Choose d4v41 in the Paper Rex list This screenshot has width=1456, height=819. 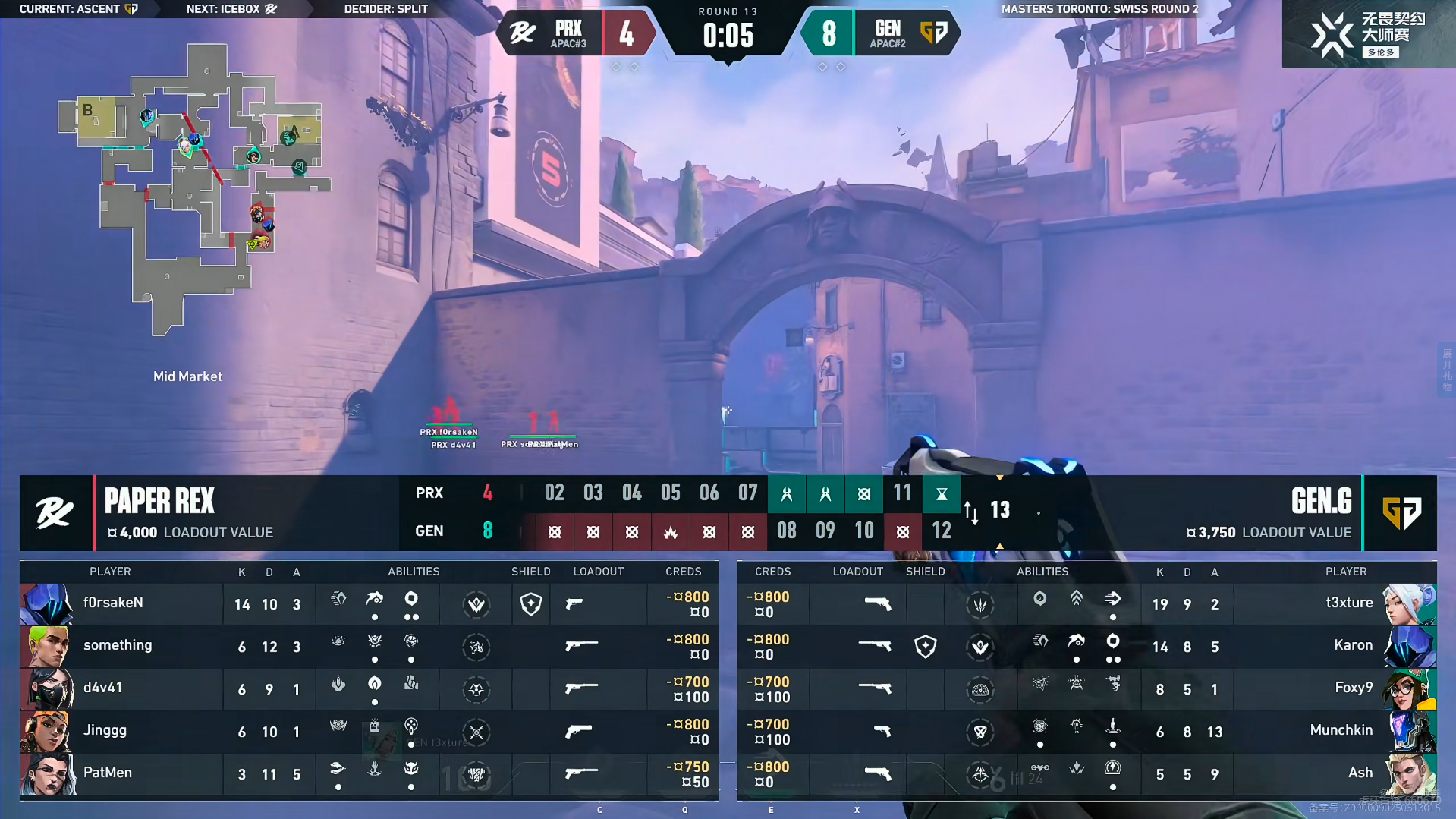121,688
